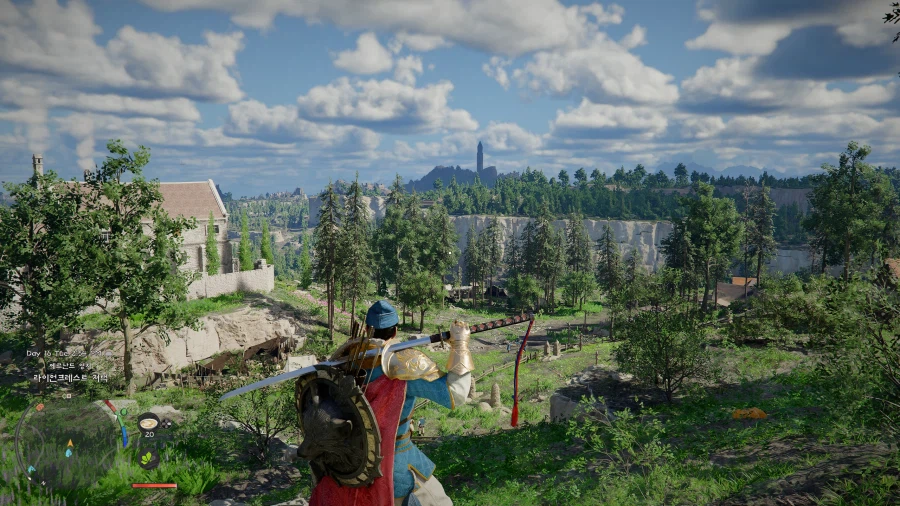Click the small icon beside the food bowl
900x506 pixels.
click(166, 423)
